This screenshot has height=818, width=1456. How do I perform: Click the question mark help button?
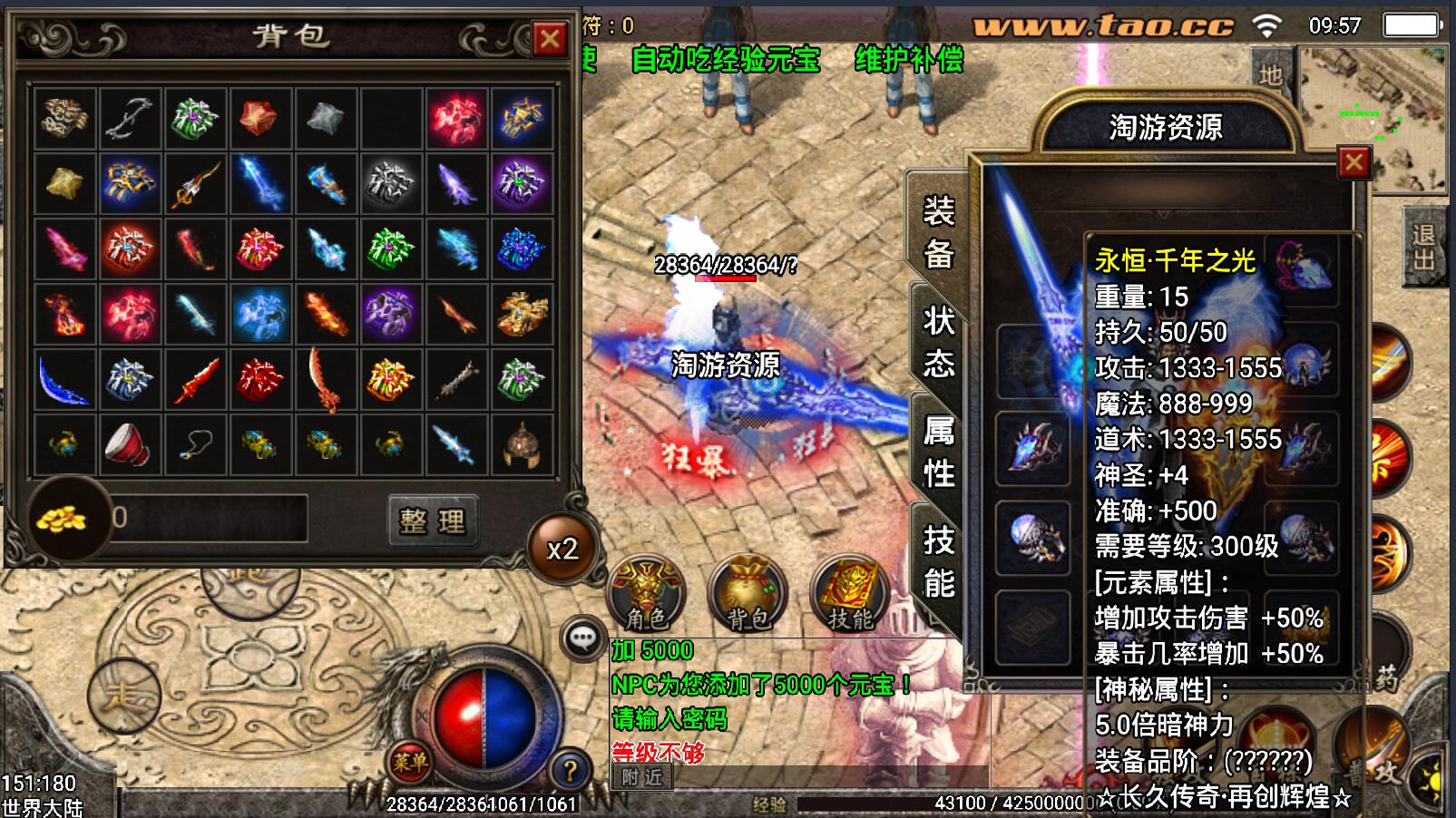[x=569, y=771]
